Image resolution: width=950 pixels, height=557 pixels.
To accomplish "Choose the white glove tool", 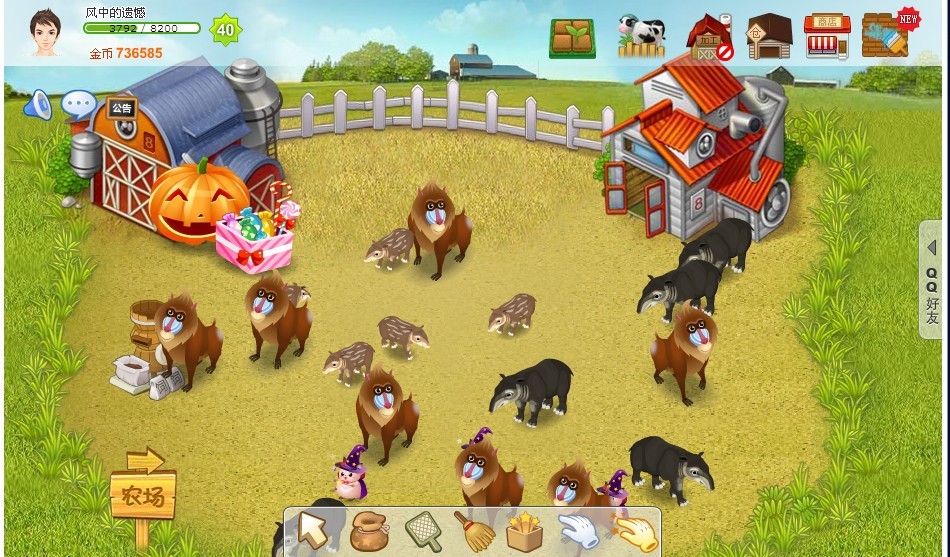I will coord(577,531).
